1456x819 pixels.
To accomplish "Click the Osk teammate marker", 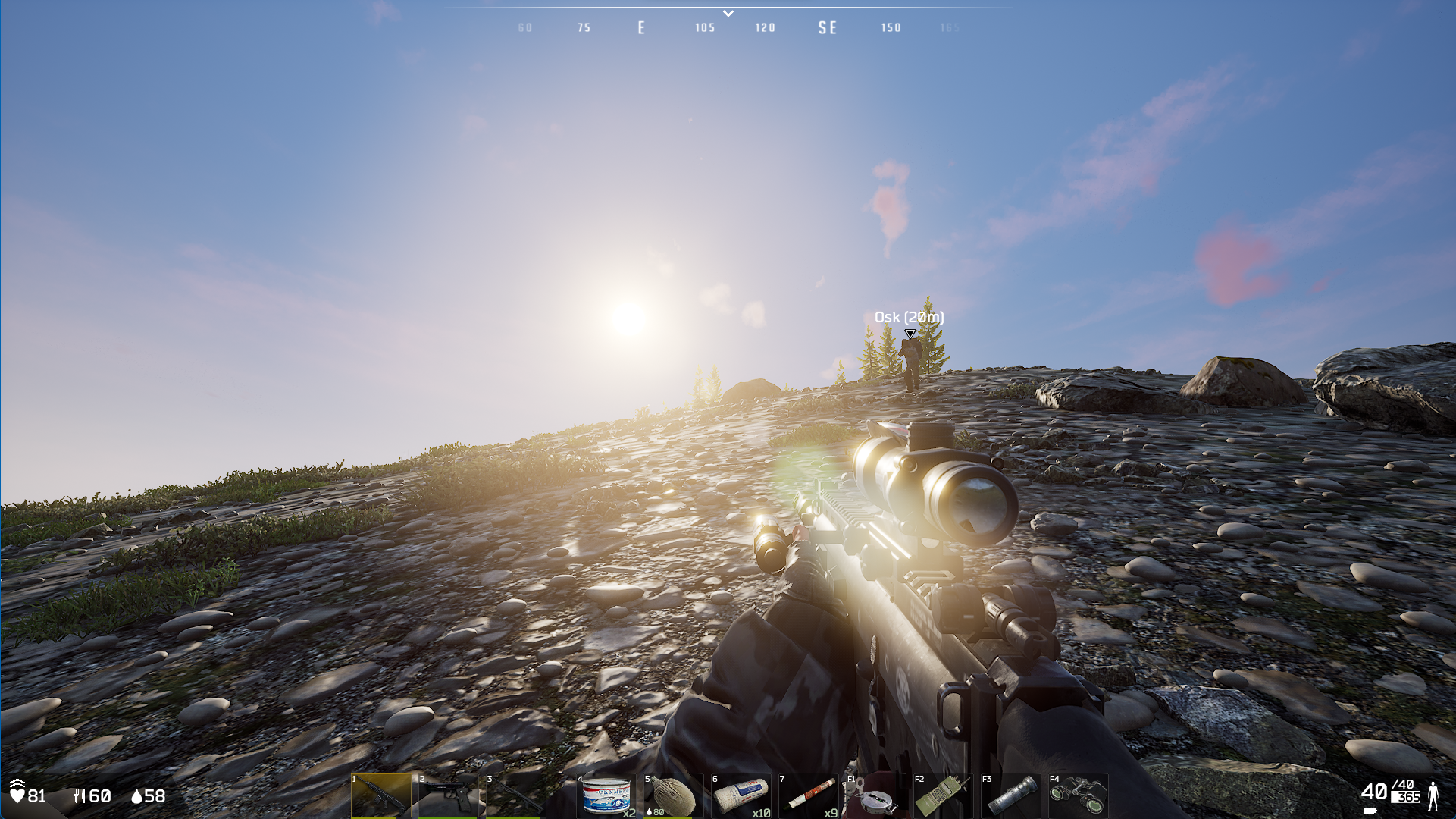I will (x=910, y=333).
